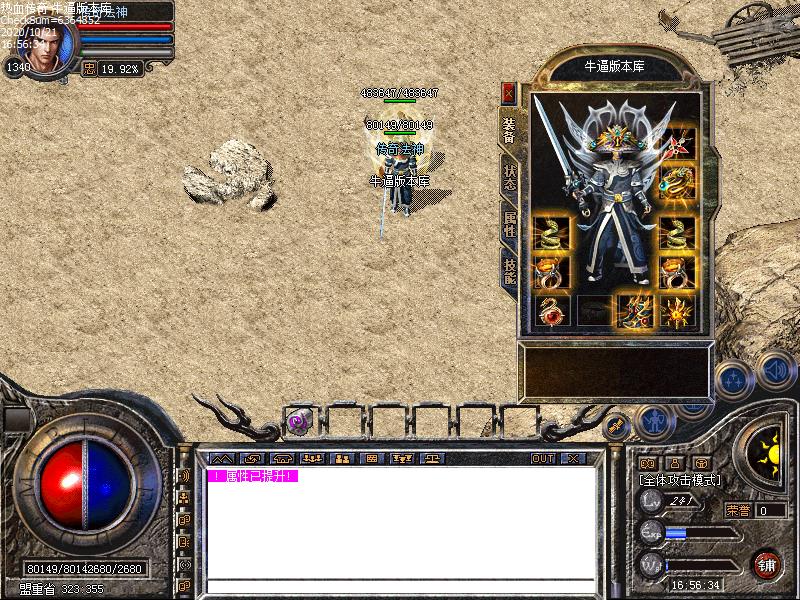Viewport: 800px width, 600px height.
Task: Use the purple swirl hotbar item
Action: coord(297,421)
